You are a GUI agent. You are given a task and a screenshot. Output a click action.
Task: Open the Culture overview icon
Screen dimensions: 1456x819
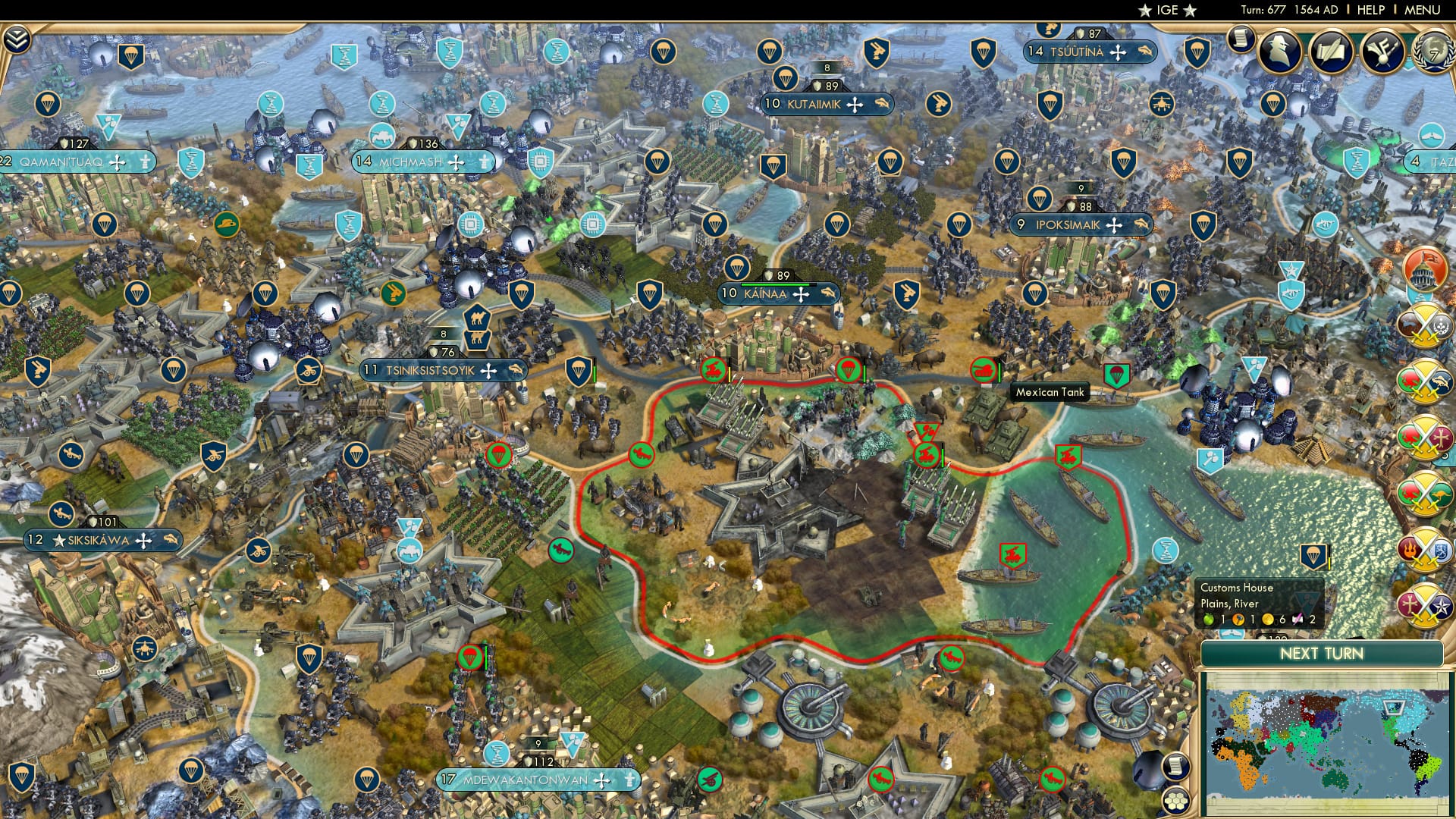tap(1382, 52)
